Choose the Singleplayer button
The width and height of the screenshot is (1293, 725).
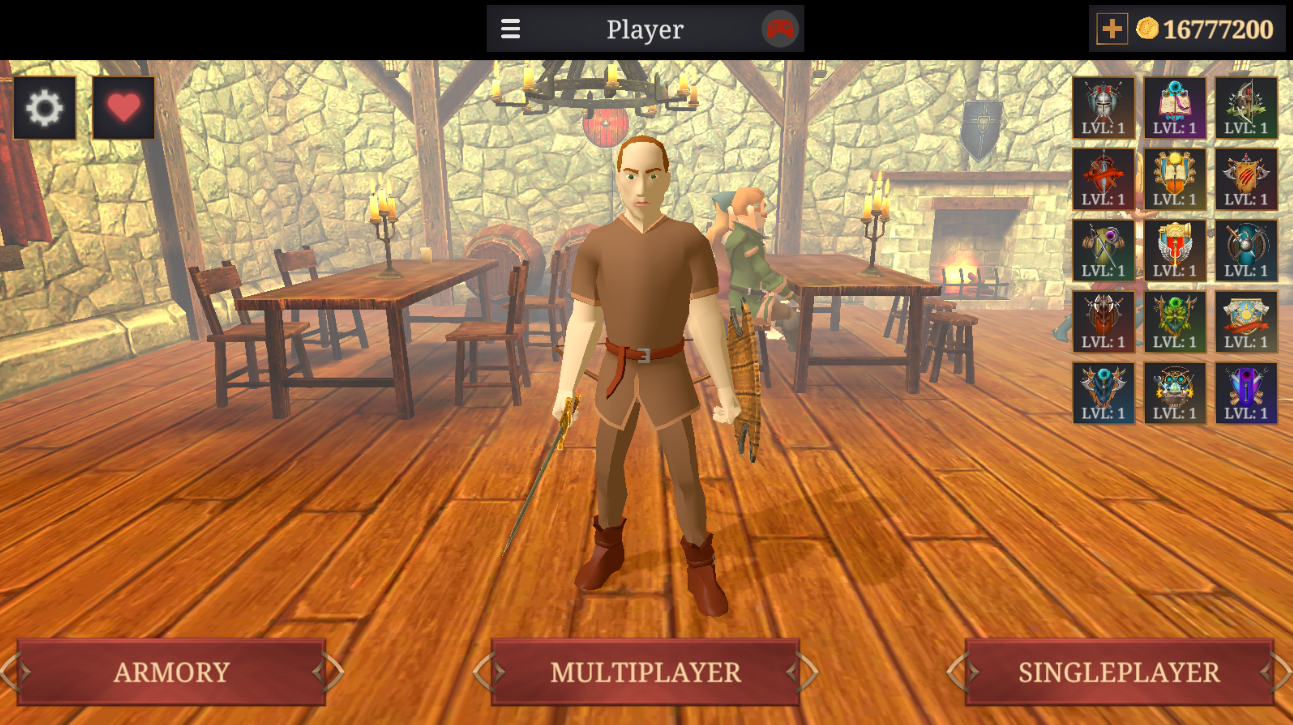click(x=1118, y=672)
